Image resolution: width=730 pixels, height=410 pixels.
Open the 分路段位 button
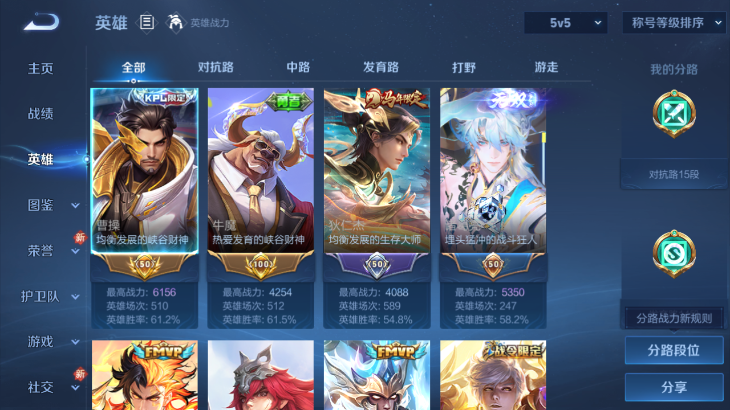point(673,351)
